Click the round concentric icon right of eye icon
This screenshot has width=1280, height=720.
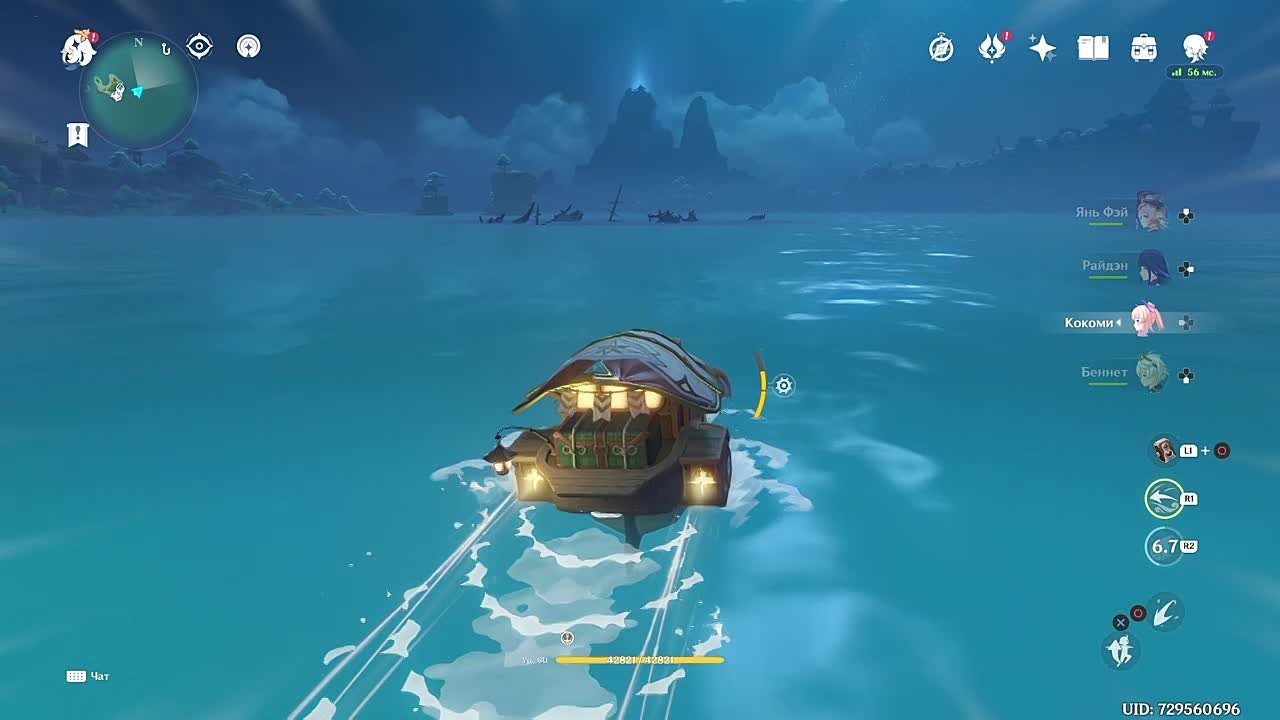tap(248, 46)
